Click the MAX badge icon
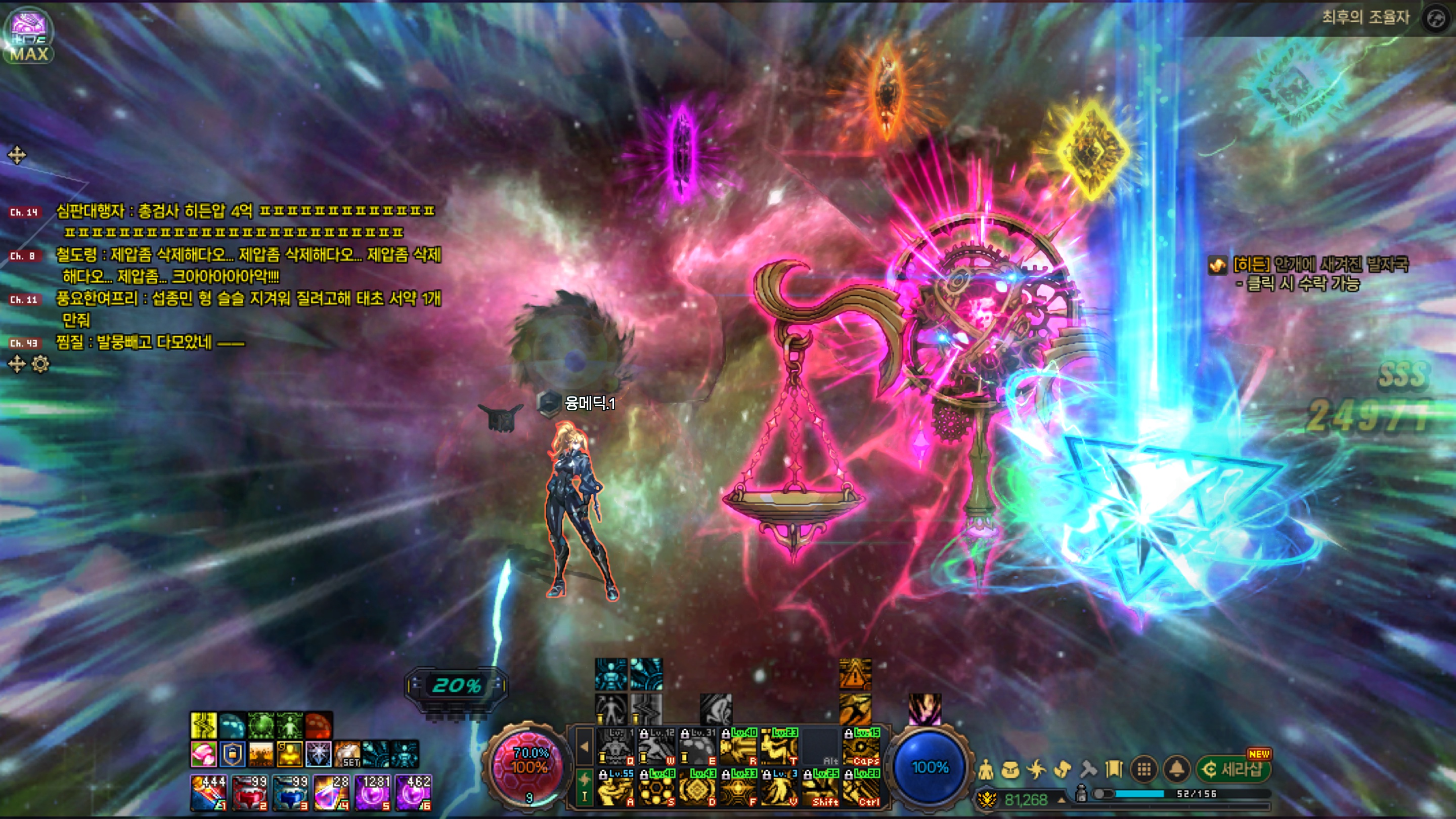The image size is (1456, 819). (x=28, y=35)
